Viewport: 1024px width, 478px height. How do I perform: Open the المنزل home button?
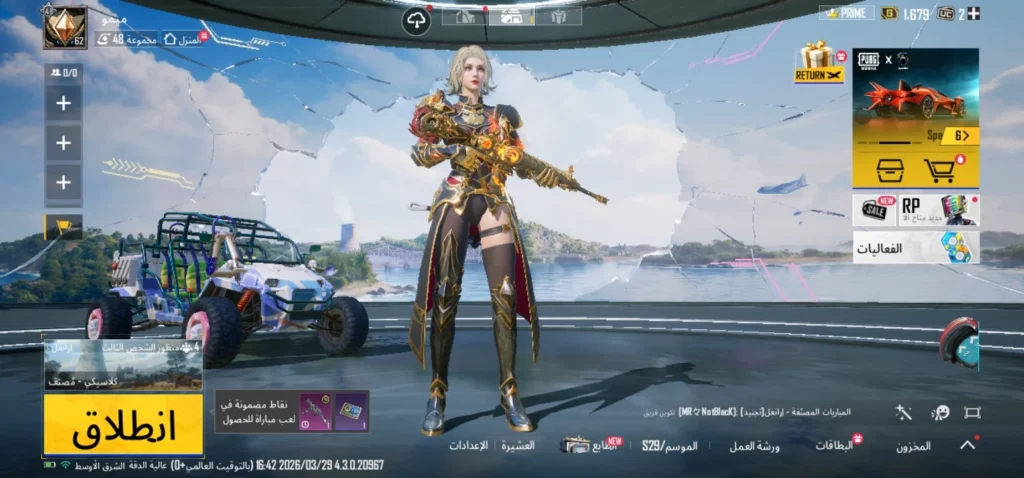(x=180, y=39)
